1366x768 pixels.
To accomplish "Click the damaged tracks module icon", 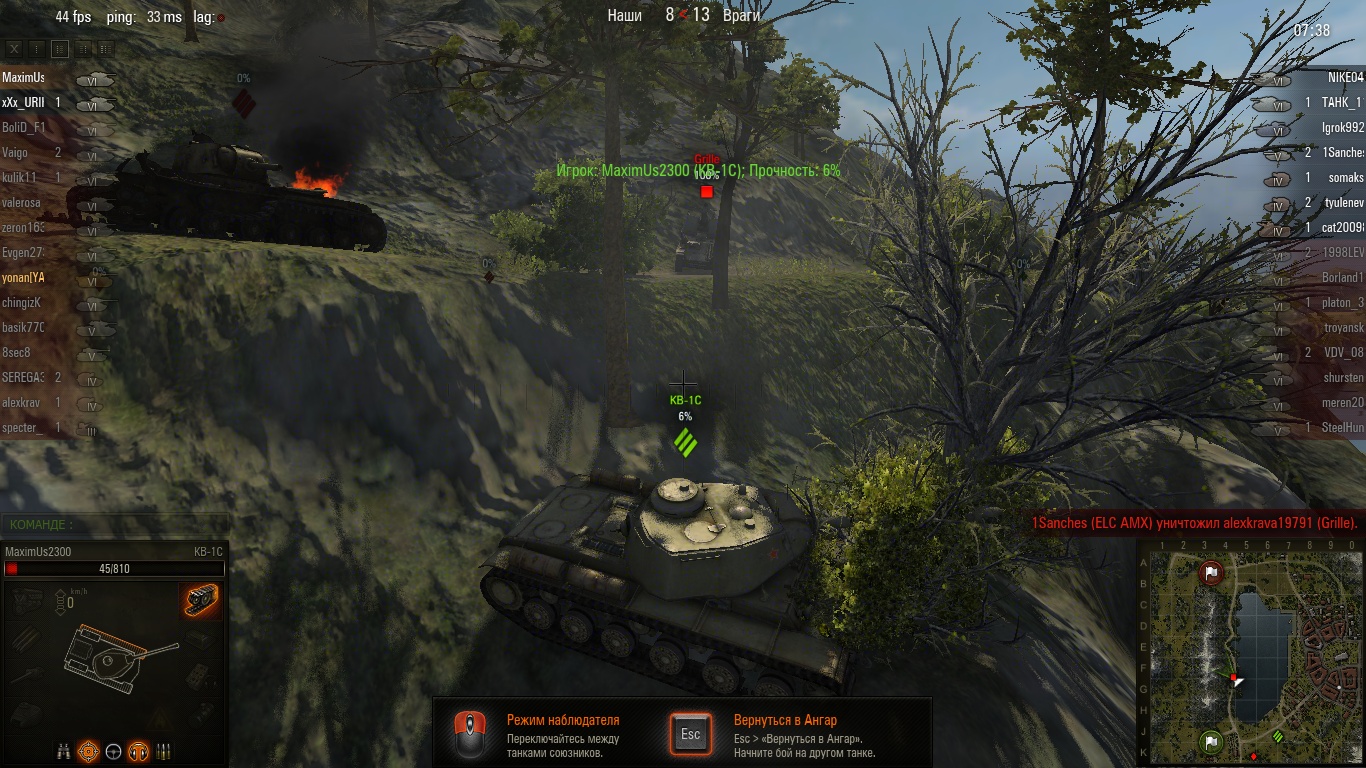I will pos(201,601).
